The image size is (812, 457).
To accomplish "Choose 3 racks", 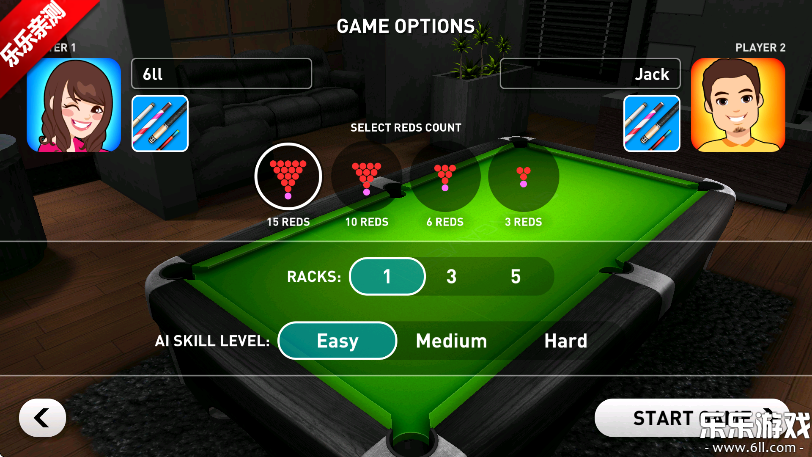I will click(x=451, y=276).
